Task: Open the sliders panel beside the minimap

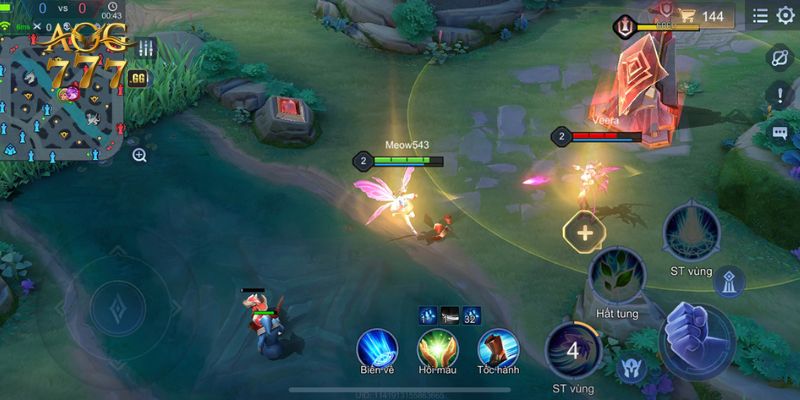Action: pos(146,48)
